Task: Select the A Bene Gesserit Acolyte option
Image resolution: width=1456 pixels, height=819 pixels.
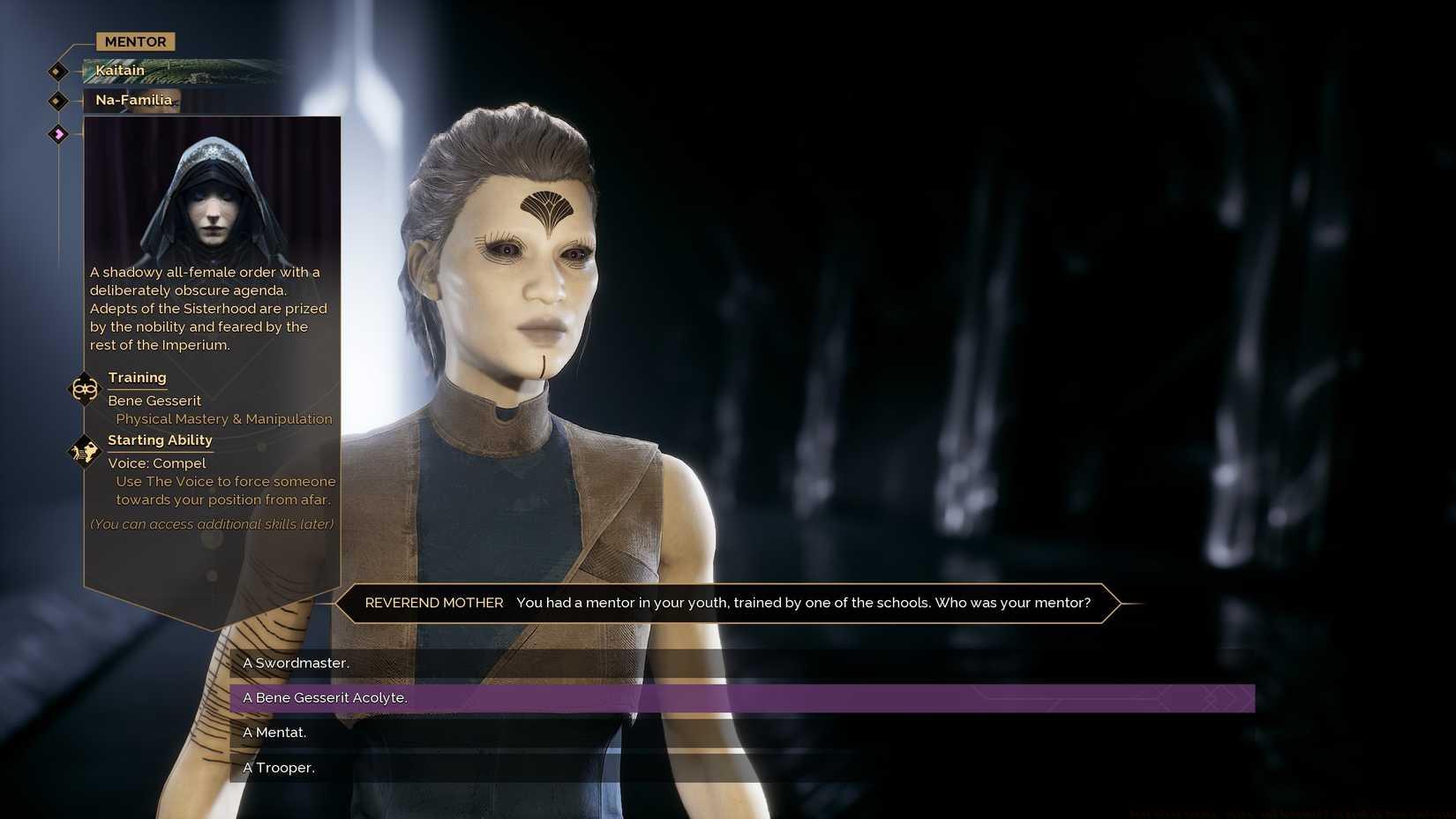Action: tap(325, 697)
